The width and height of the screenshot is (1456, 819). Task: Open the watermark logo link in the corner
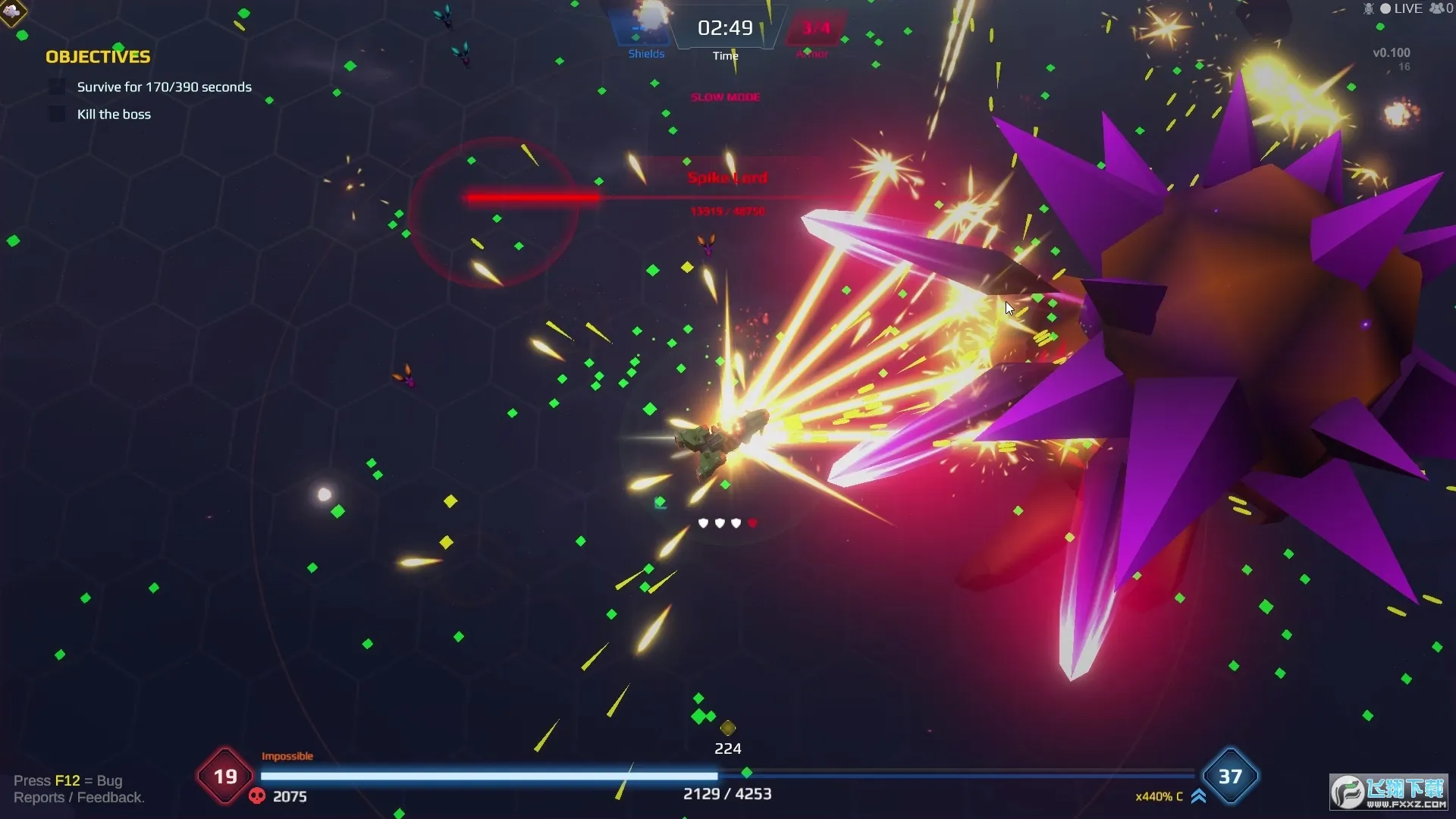pyautogui.click(x=1389, y=792)
